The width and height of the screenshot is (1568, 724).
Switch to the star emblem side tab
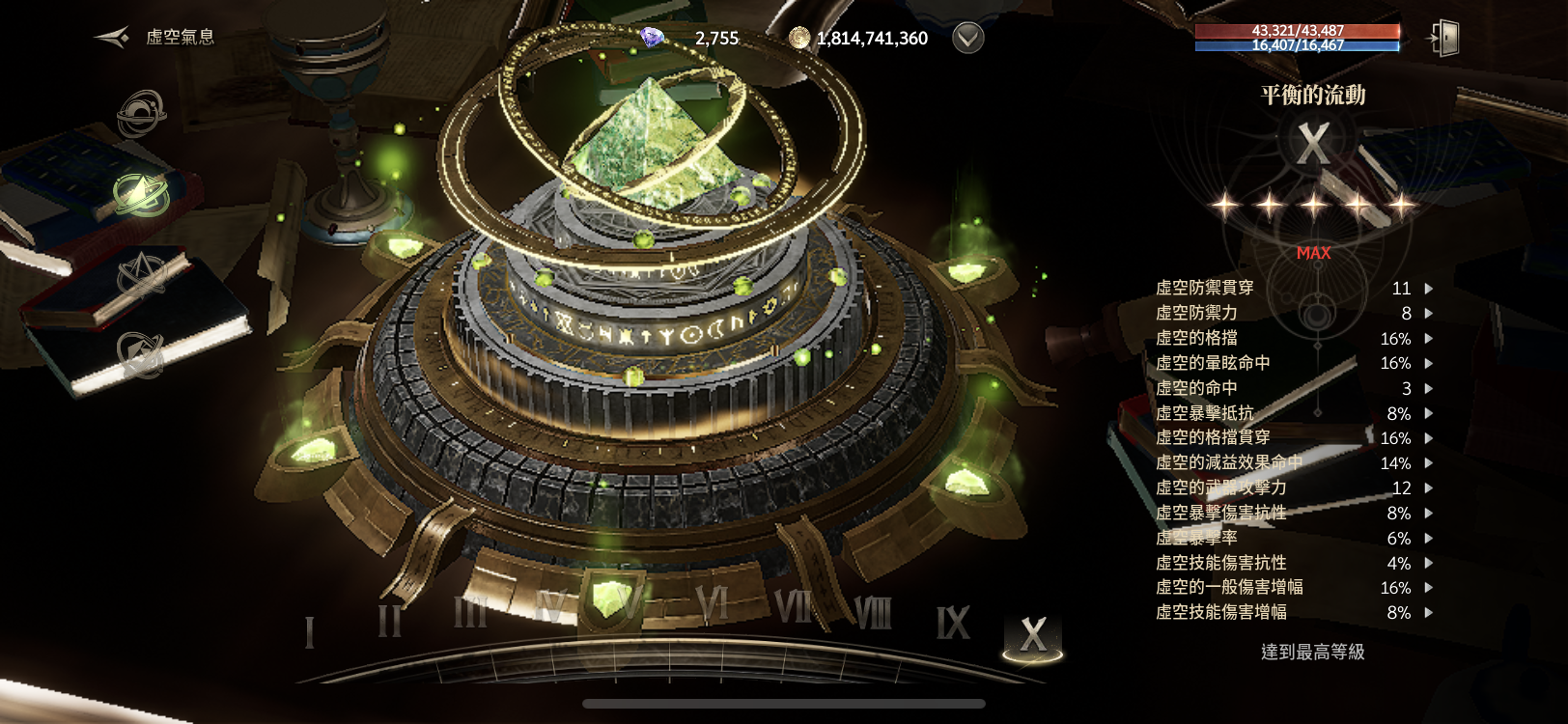coord(141,274)
